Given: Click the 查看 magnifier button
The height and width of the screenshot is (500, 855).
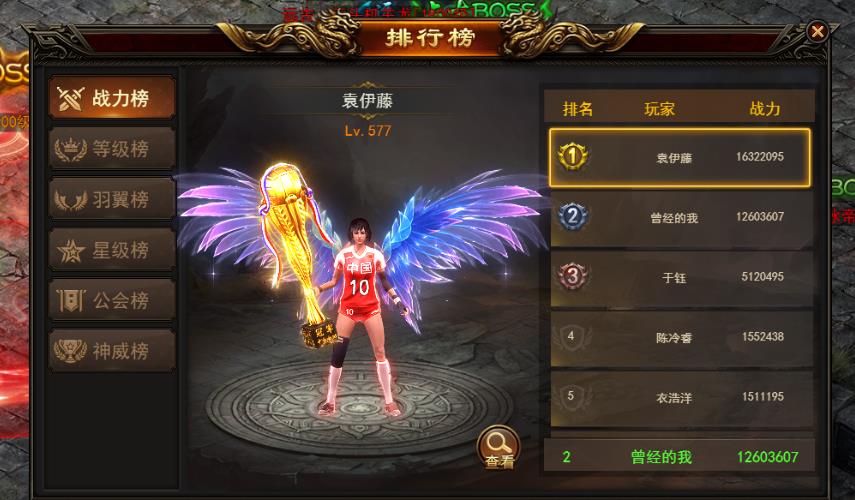Looking at the screenshot, I should [x=499, y=447].
